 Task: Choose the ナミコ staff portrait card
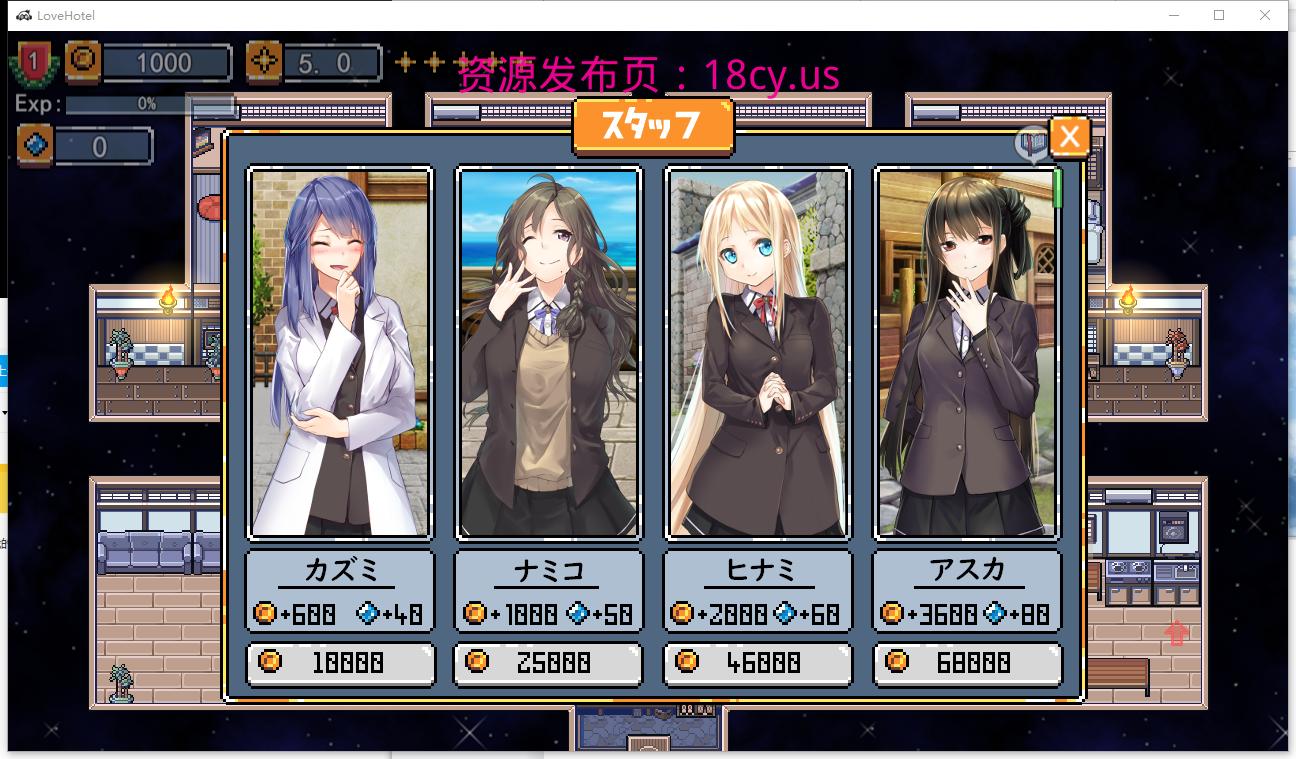point(548,353)
